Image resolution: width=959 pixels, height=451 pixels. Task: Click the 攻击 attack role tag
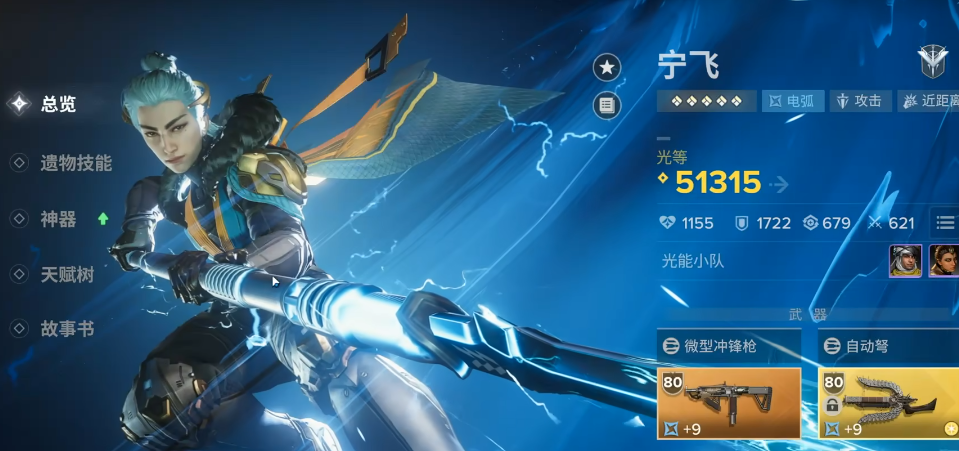point(860,101)
